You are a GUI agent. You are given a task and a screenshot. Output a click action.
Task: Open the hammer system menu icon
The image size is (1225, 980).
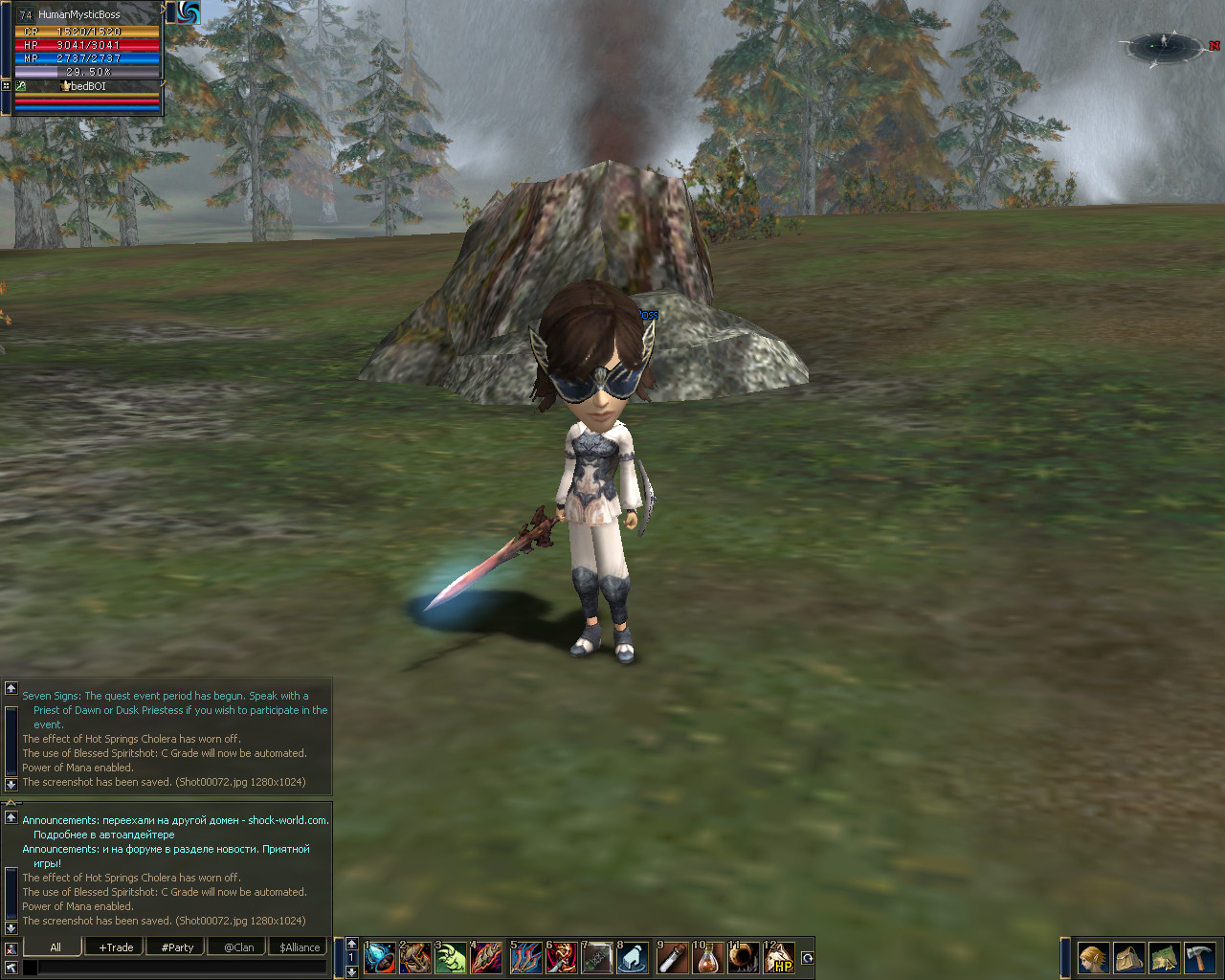click(1199, 957)
